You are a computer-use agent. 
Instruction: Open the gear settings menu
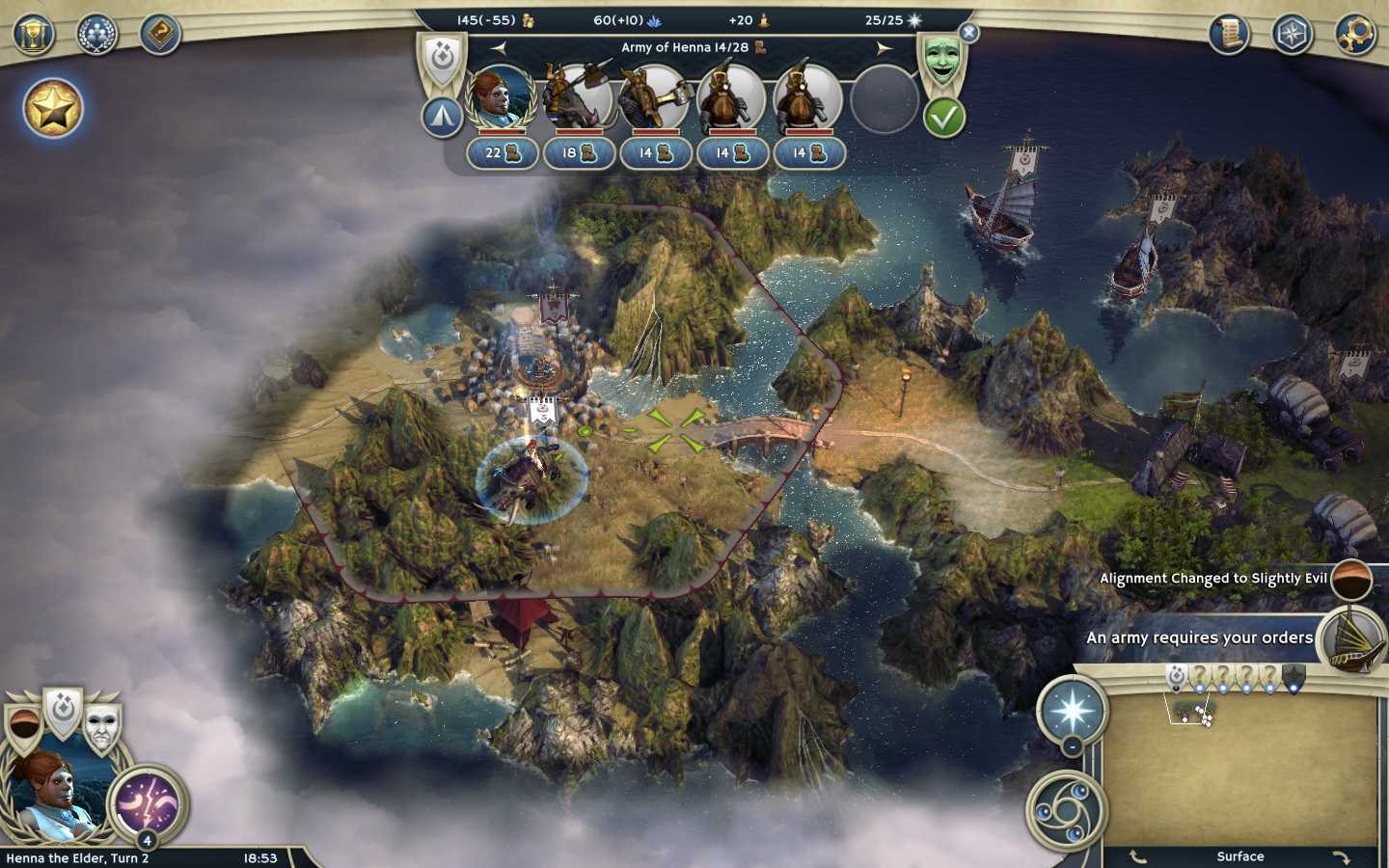(x=1354, y=35)
